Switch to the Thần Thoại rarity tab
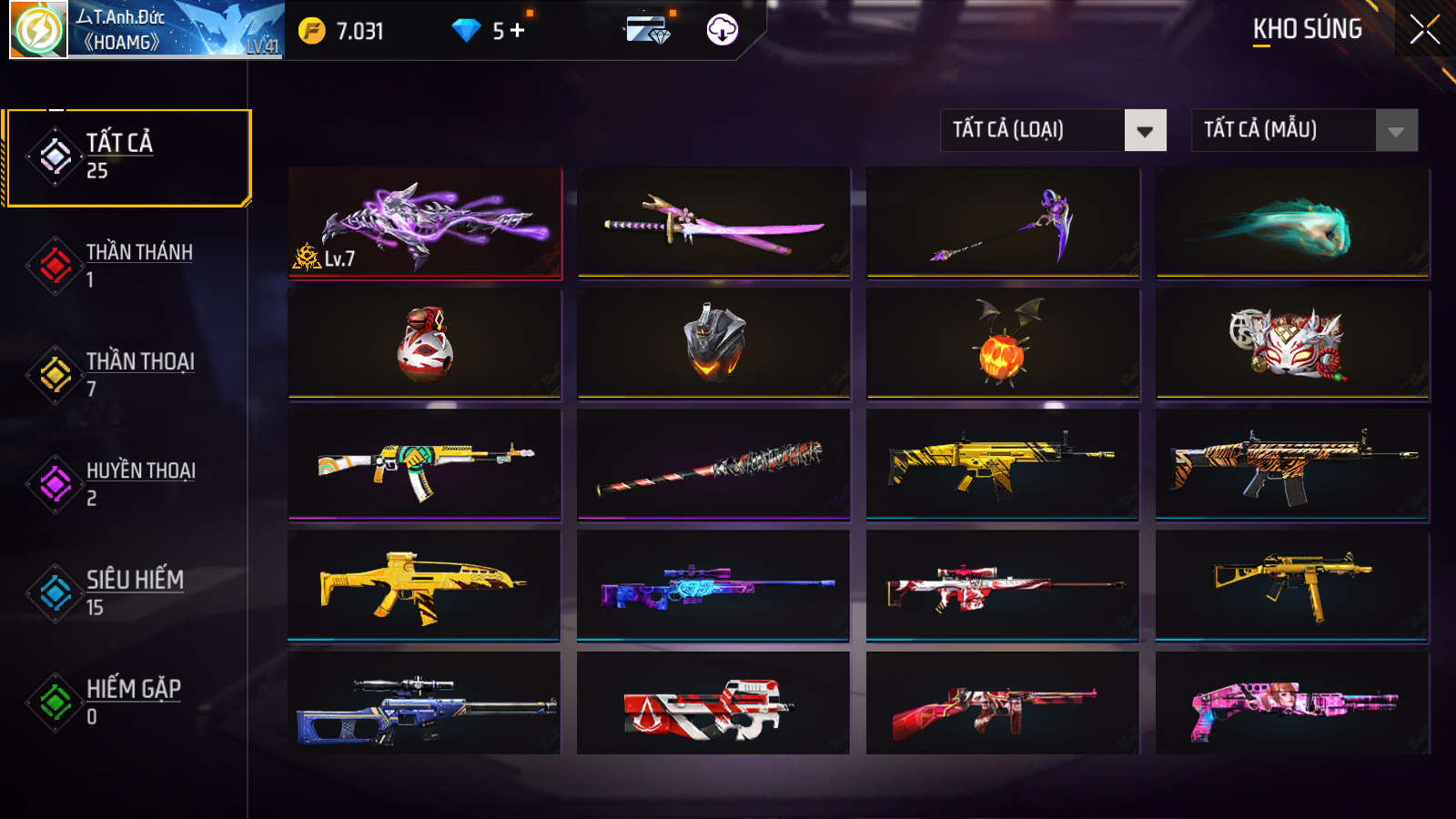The height and width of the screenshot is (819, 1456). pos(127,375)
